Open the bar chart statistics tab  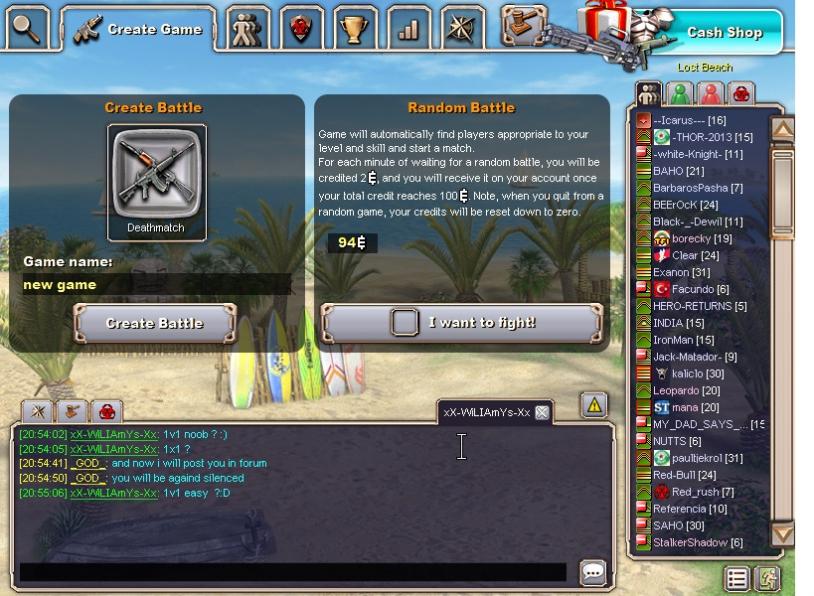[x=408, y=29]
